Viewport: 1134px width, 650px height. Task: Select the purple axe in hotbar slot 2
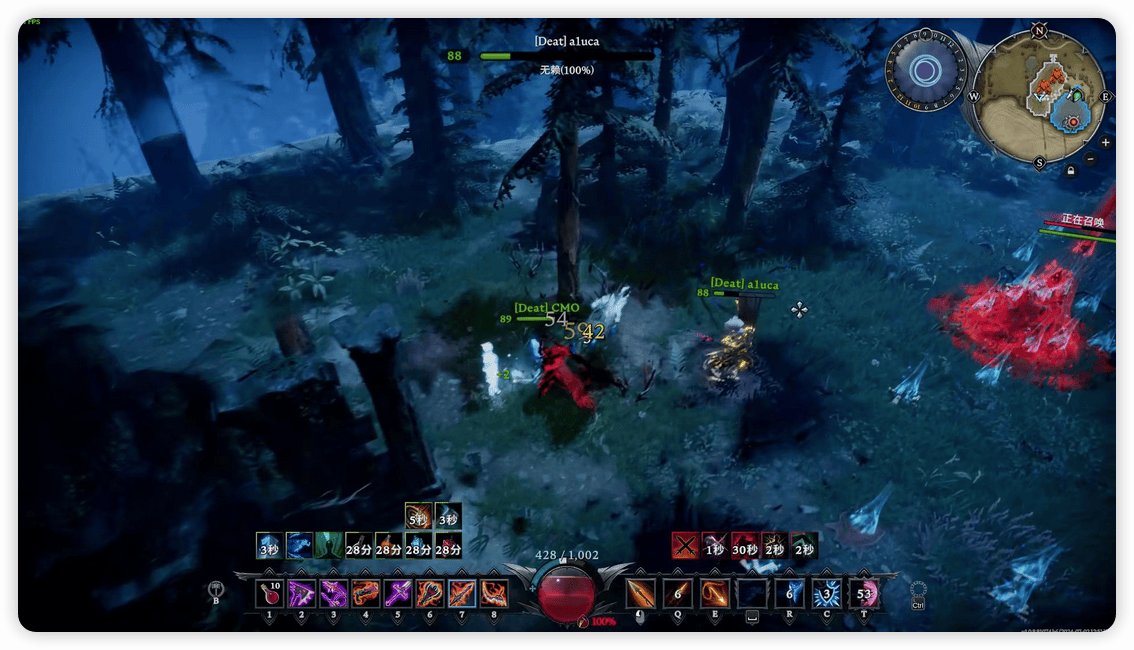tap(302, 594)
